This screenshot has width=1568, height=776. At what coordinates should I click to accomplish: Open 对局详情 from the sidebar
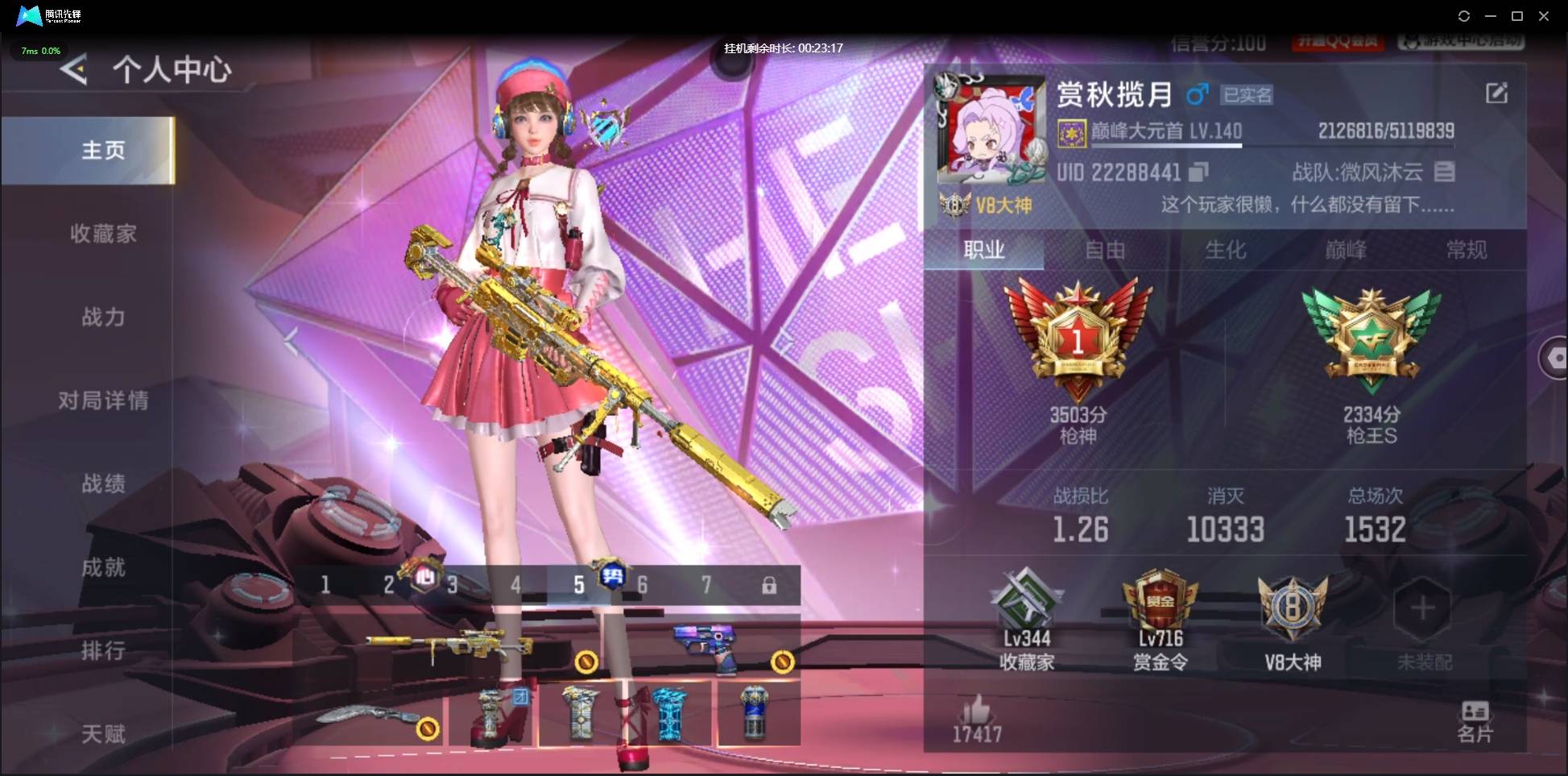(x=103, y=400)
